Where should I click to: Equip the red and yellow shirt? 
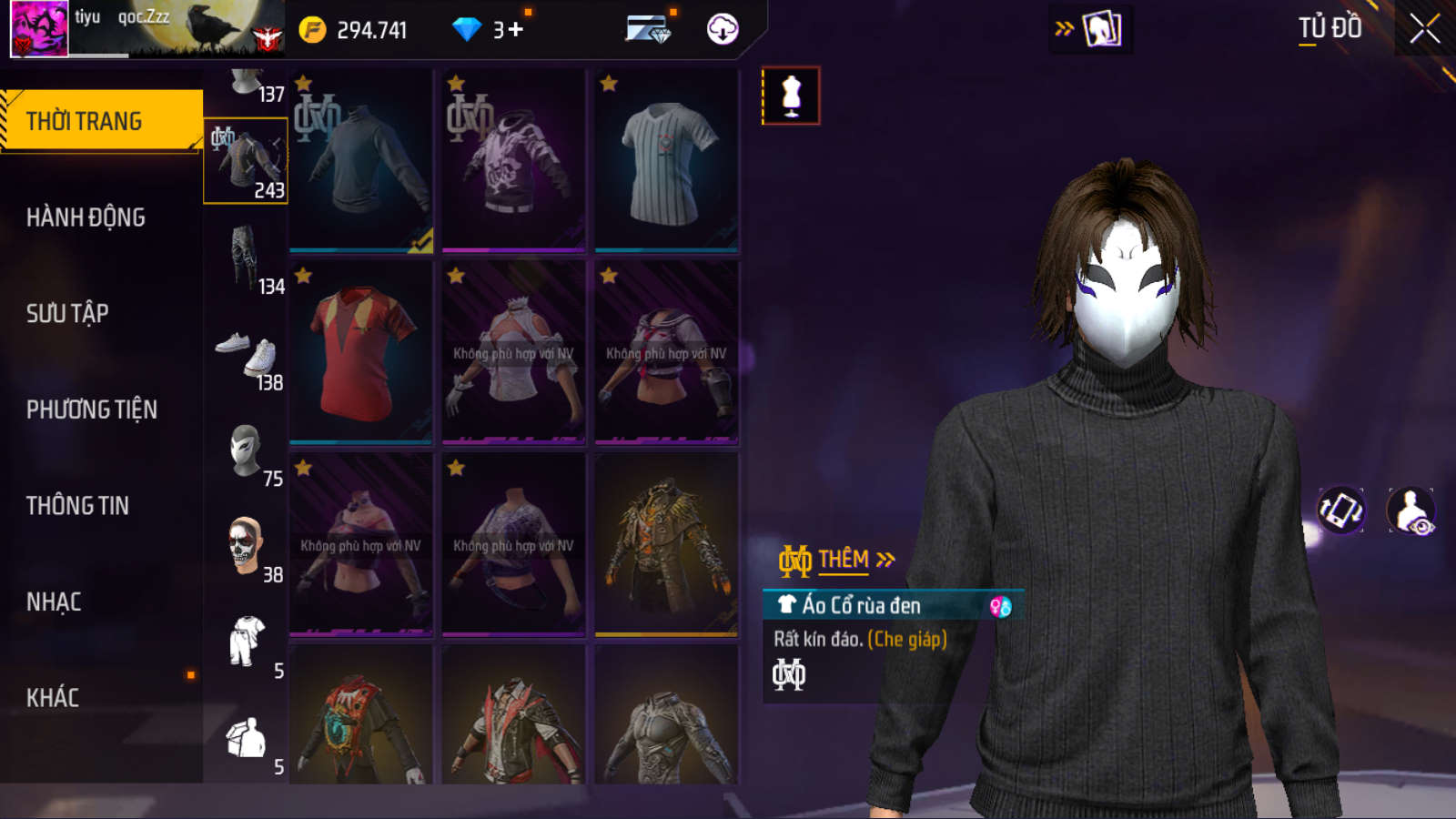361,353
